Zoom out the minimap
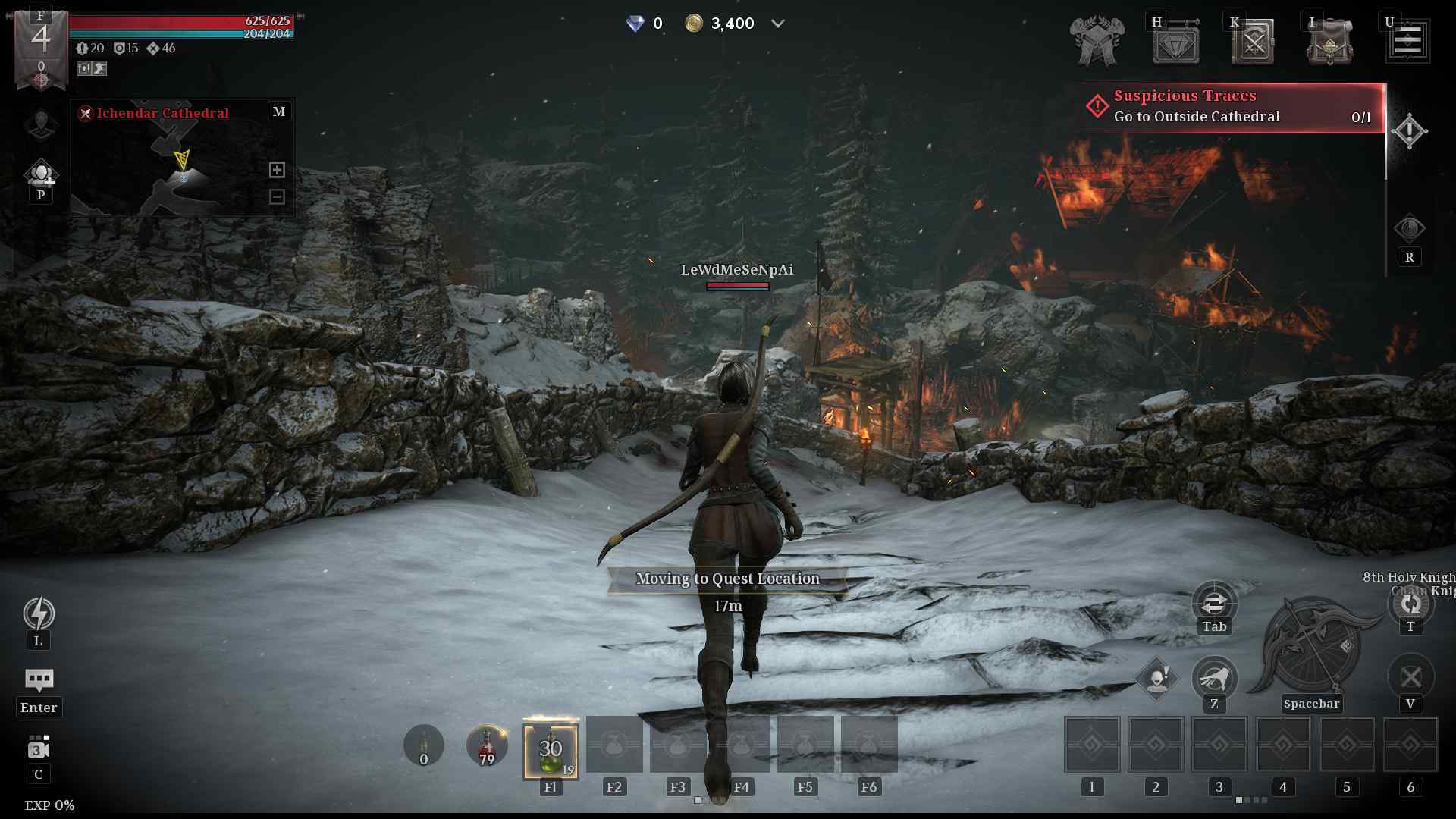 click(277, 197)
